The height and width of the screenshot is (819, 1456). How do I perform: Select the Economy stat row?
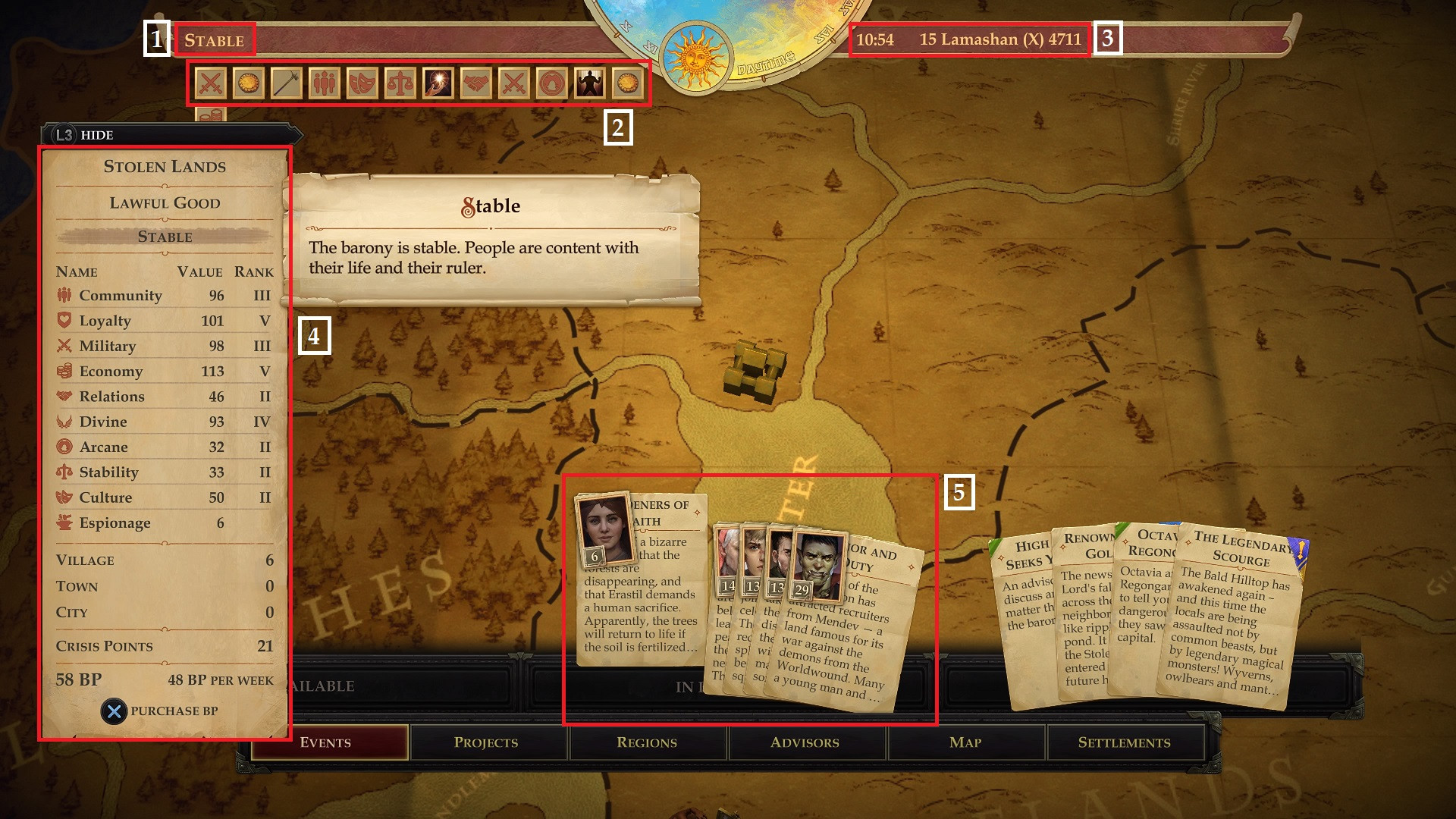[x=164, y=371]
